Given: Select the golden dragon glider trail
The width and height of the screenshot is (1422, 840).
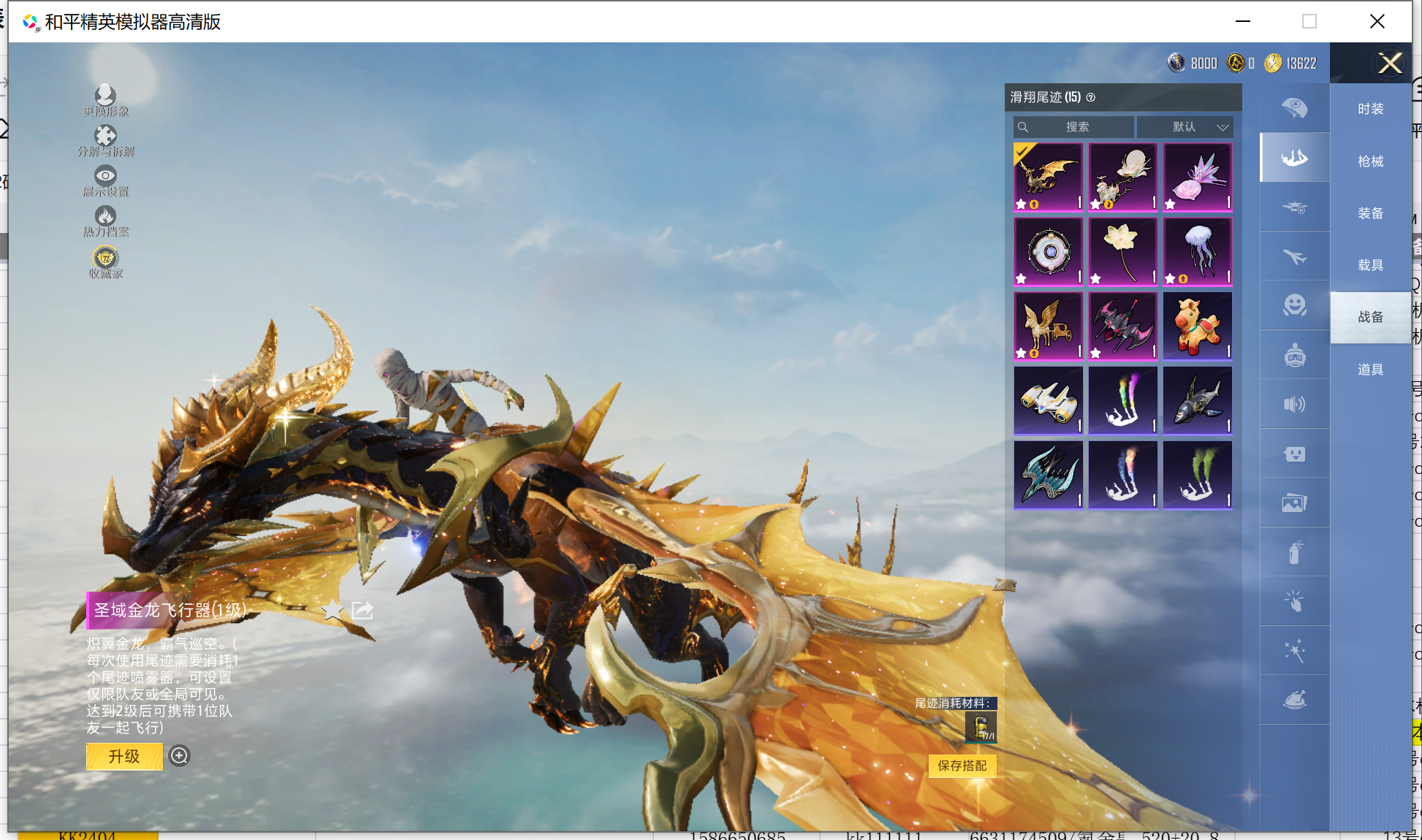Looking at the screenshot, I should [x=1048, y=177].
